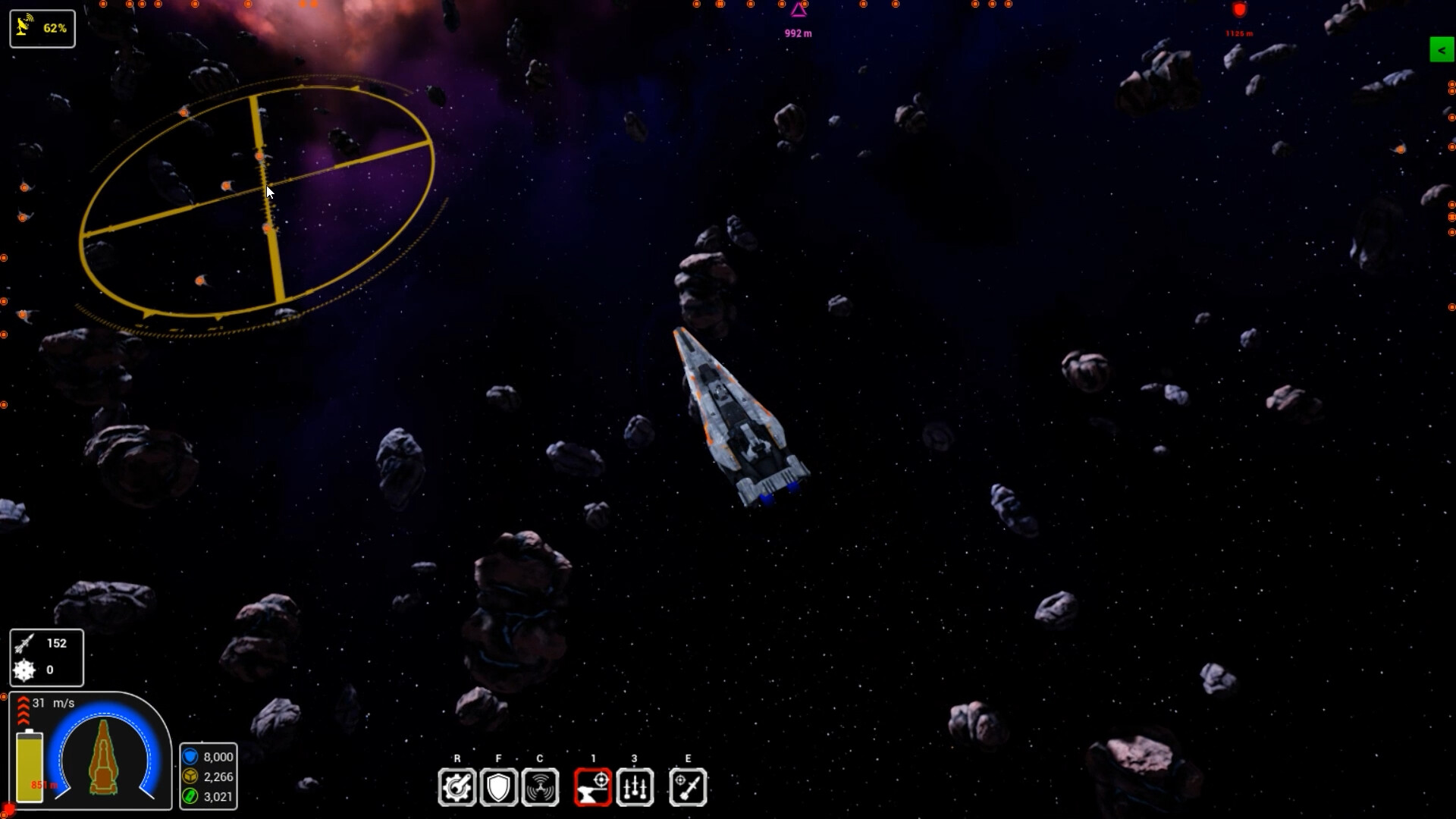Viewport: 1456px width, 819px height.
Task: Select the slot 3 missile volley icon
Action: click(635, 787)
